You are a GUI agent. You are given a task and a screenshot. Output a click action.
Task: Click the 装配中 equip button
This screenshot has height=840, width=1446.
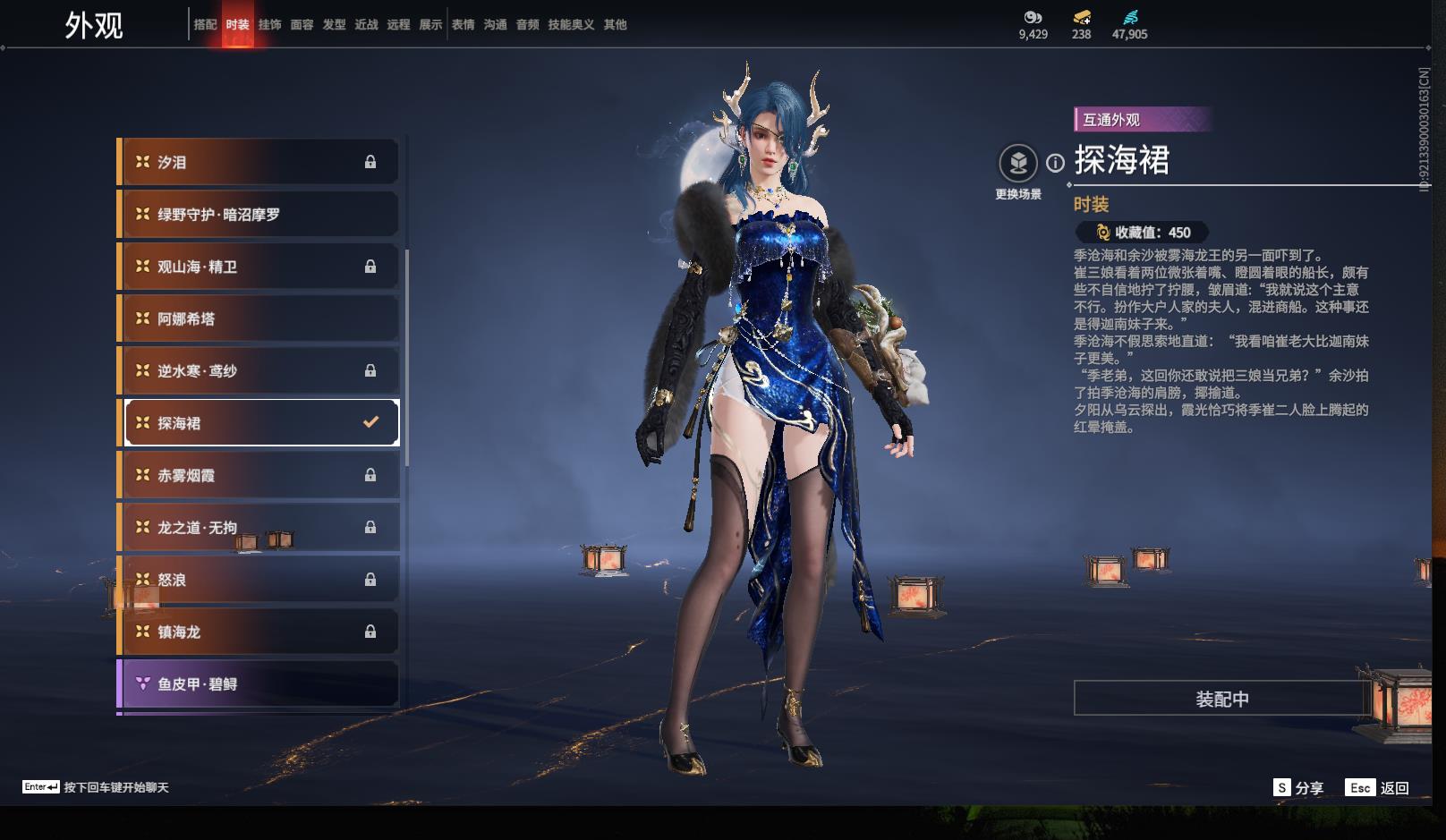(x=1221, y=699)
